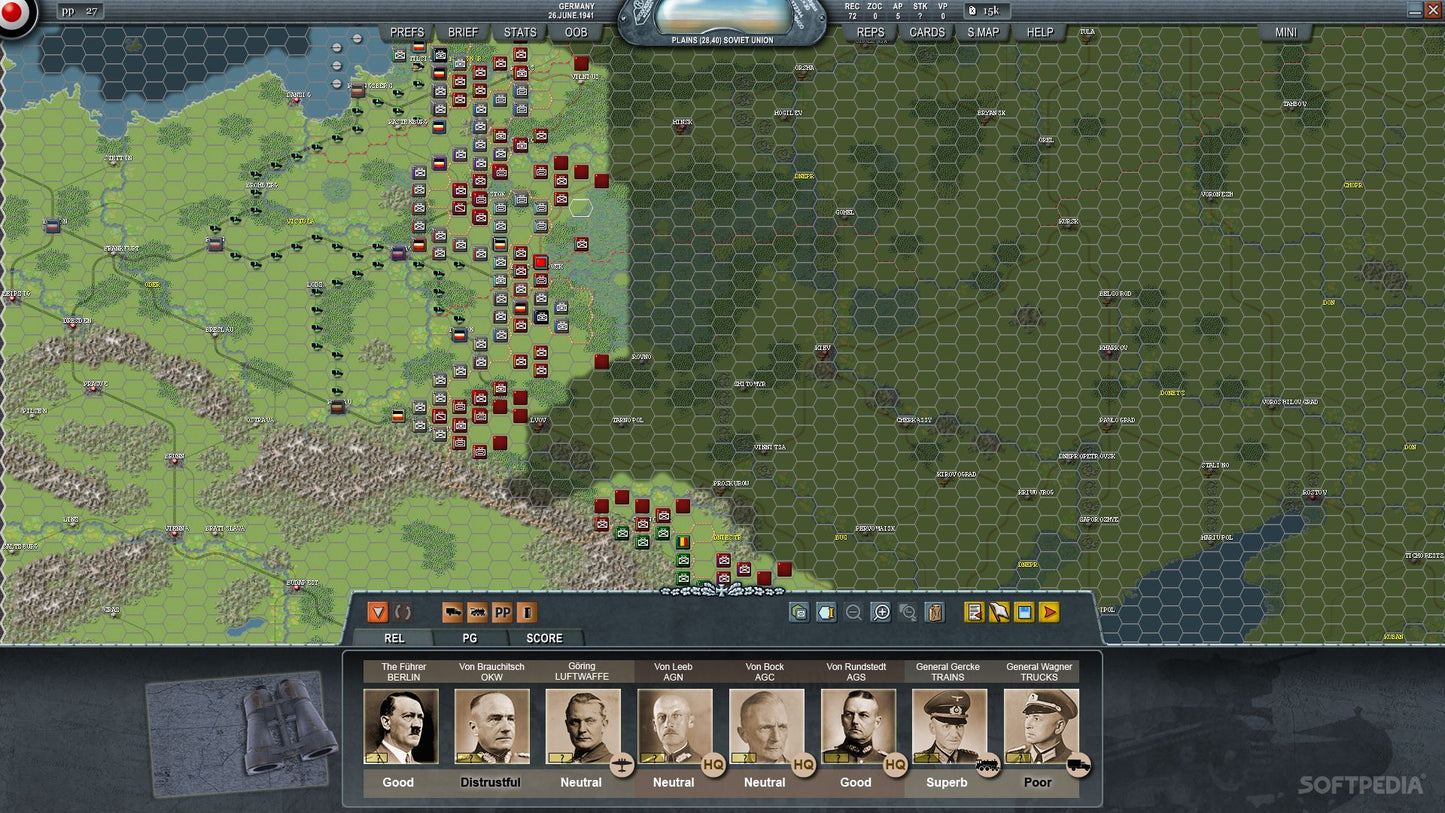Screen dimensions: 1445x813
Task: Select the train rail movement icon
Action: (x=477, y=612)
